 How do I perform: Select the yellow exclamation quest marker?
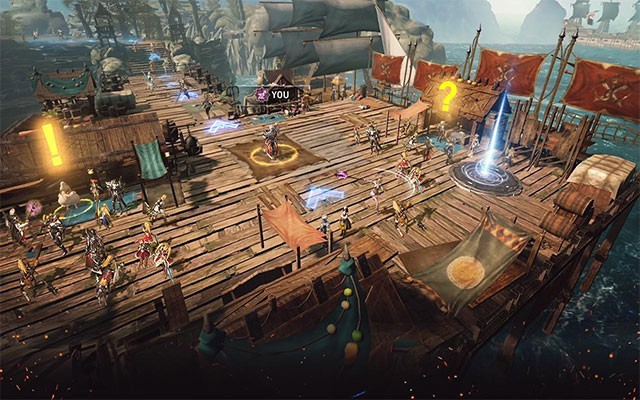click(x=51, y=144)
